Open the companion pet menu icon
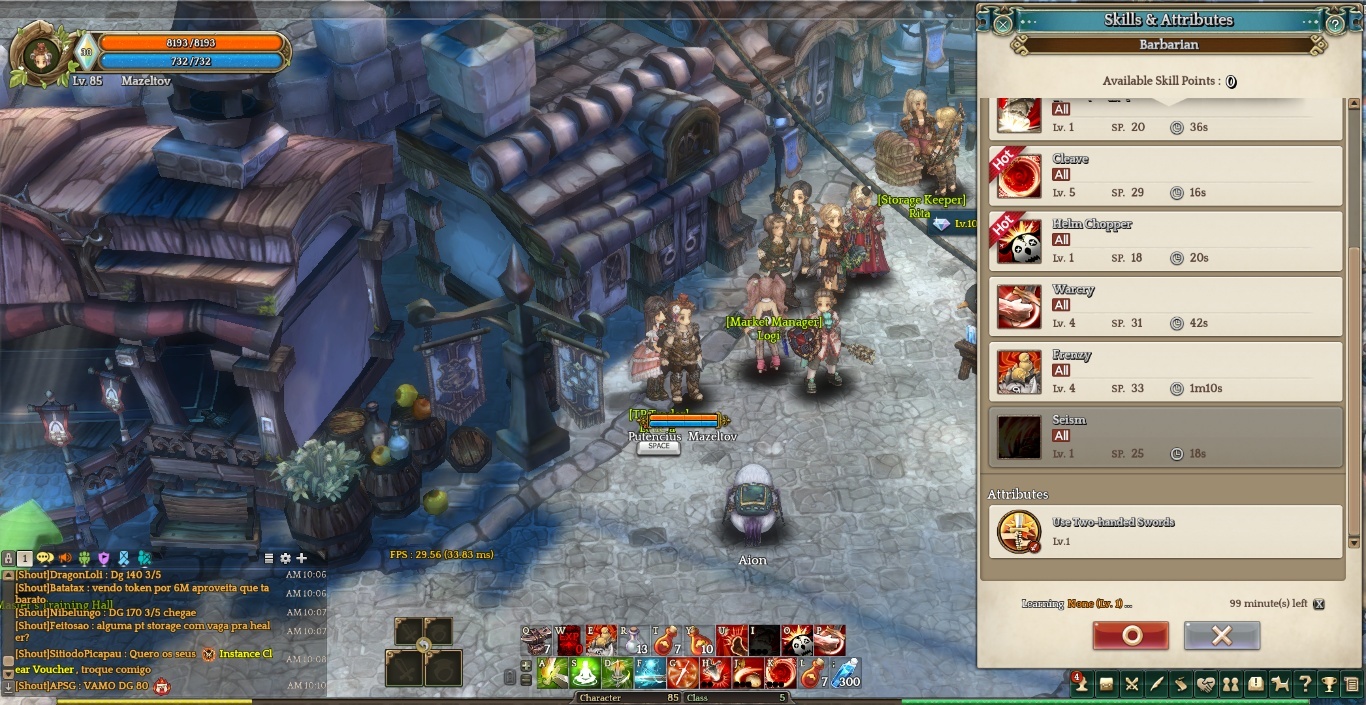1366x705 pixels. [1280, 685]
